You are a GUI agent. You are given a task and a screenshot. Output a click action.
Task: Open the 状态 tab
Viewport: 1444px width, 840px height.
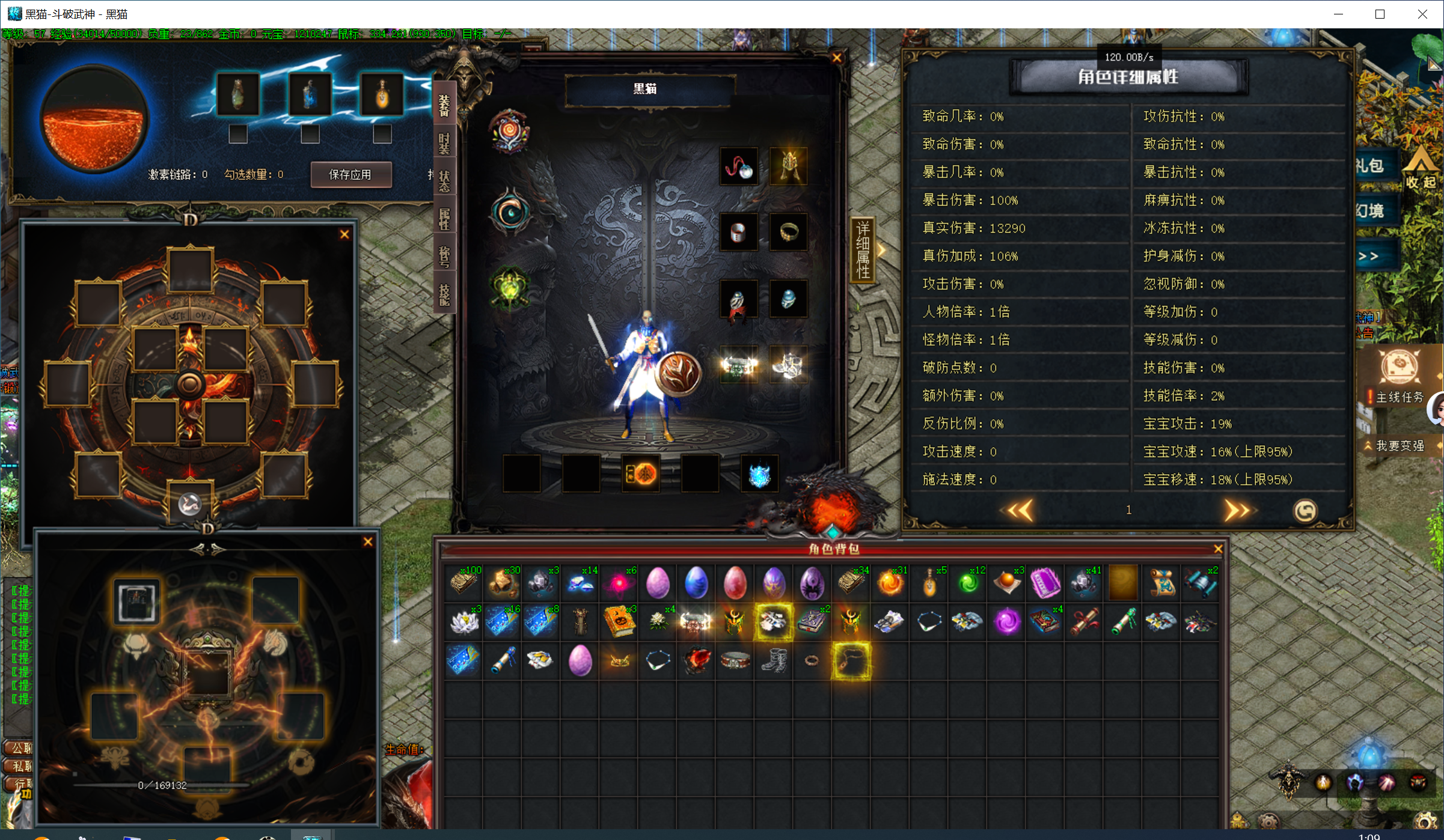(444, 180)
